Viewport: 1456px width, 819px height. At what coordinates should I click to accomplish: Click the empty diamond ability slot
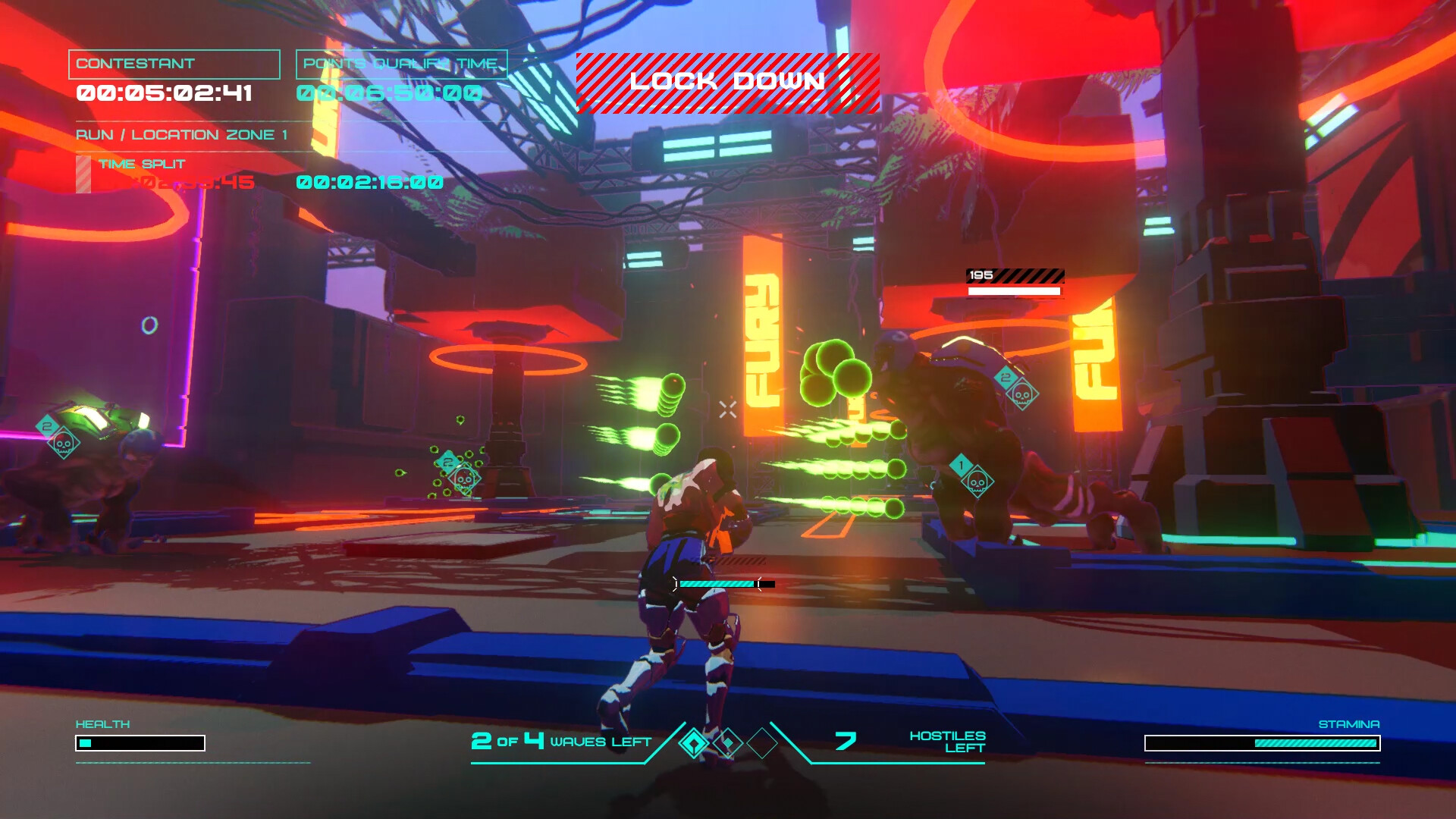point(762,744)
